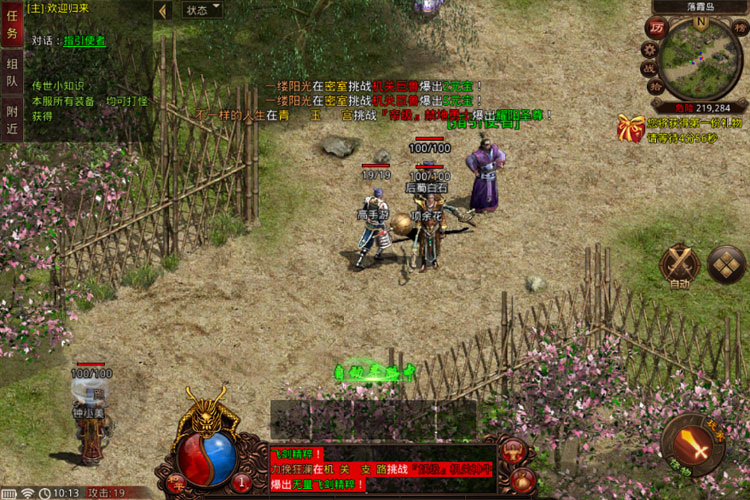The height and width of the screenshot is (500, 750).
Task: Use the flaming sword attack skill
Action: tap(691, 441)
